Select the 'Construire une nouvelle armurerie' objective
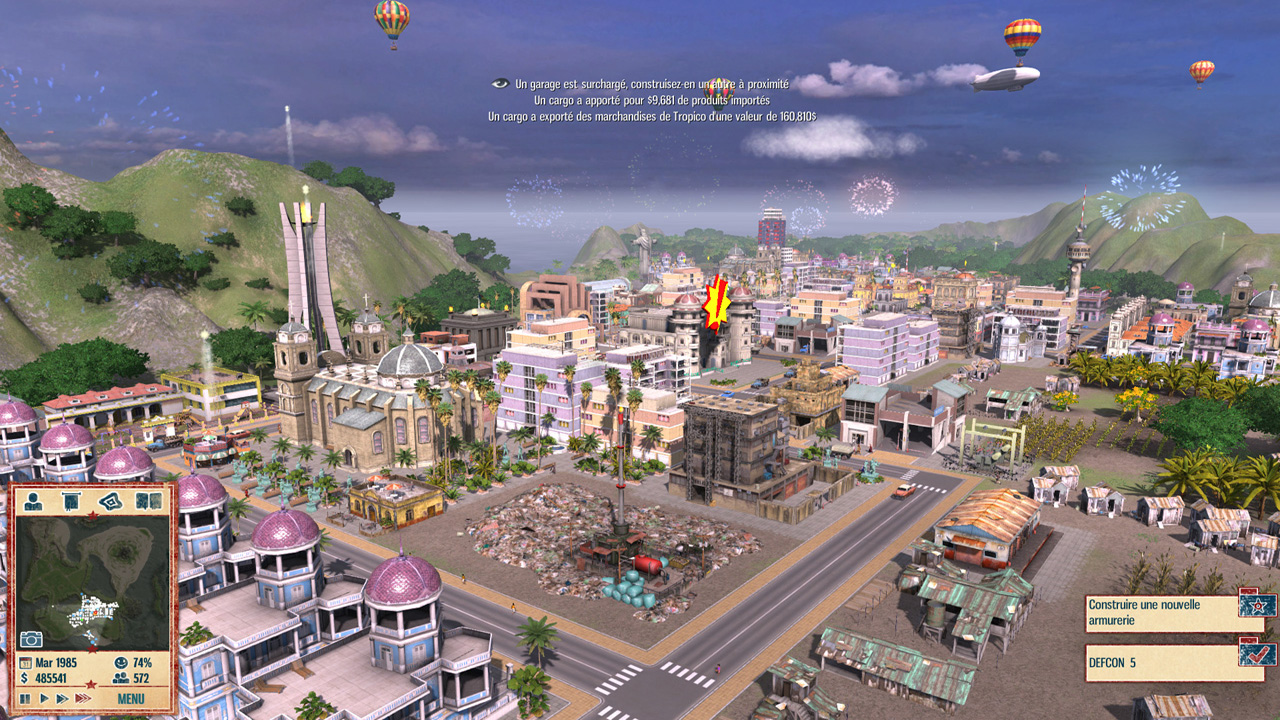The width and height of the screenshot is (1280, 720). click(1160, 612)
